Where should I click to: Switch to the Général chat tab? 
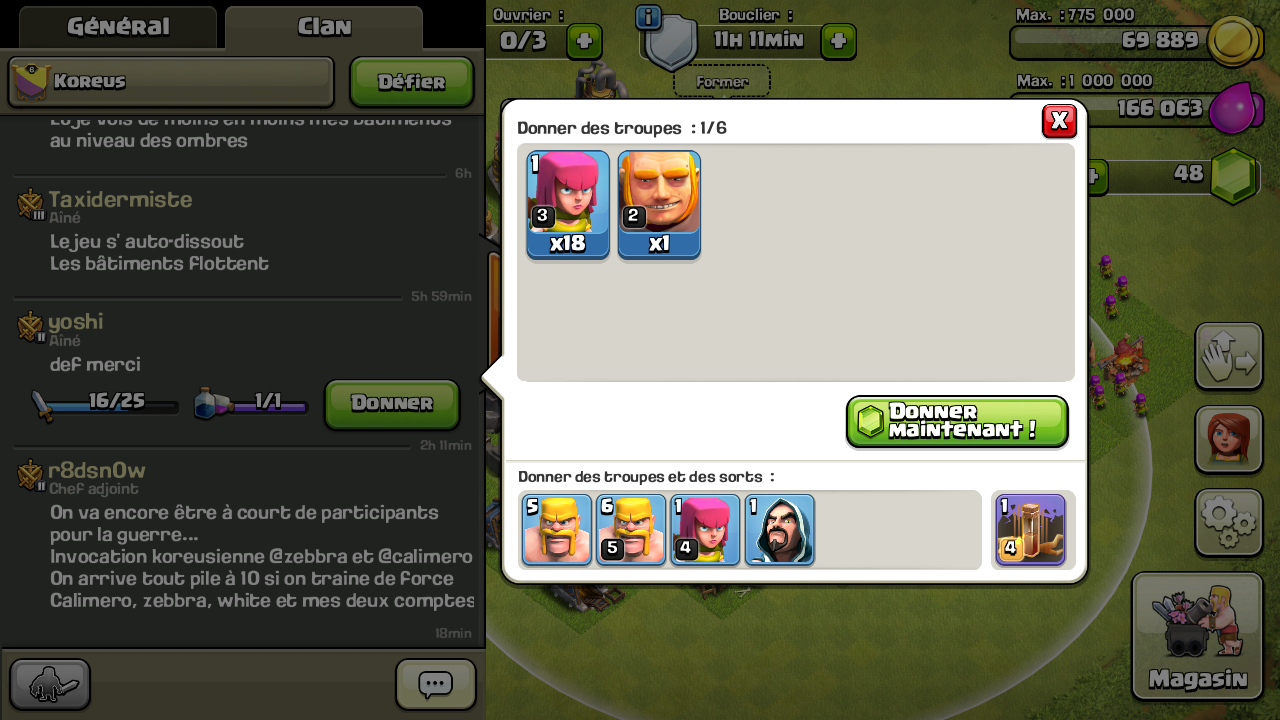pyautogui.click(x=118, y=27)
